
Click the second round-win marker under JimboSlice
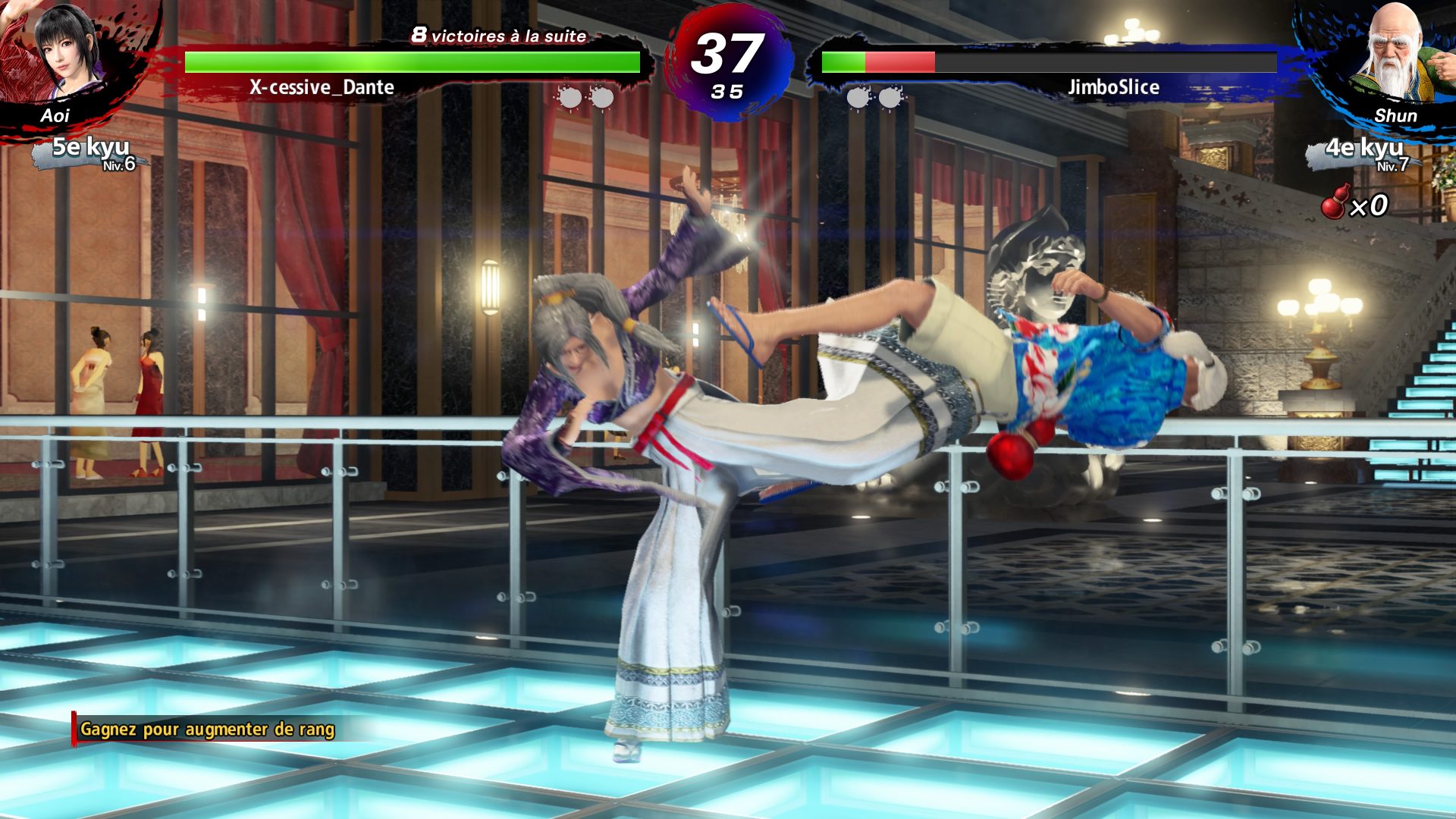click(x=889, y=97)
